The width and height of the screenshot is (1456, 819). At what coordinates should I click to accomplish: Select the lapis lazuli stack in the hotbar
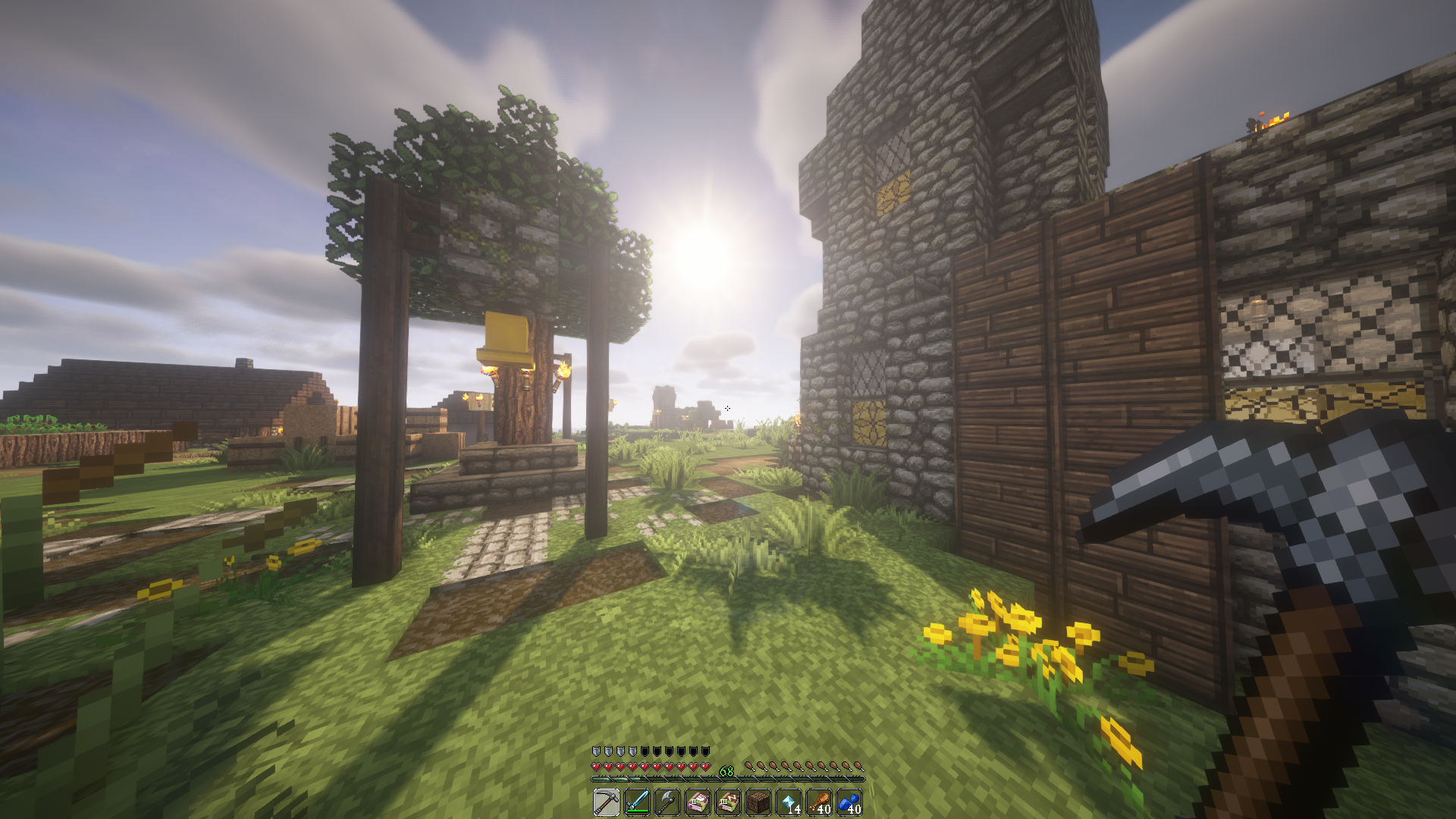point(849,803)
